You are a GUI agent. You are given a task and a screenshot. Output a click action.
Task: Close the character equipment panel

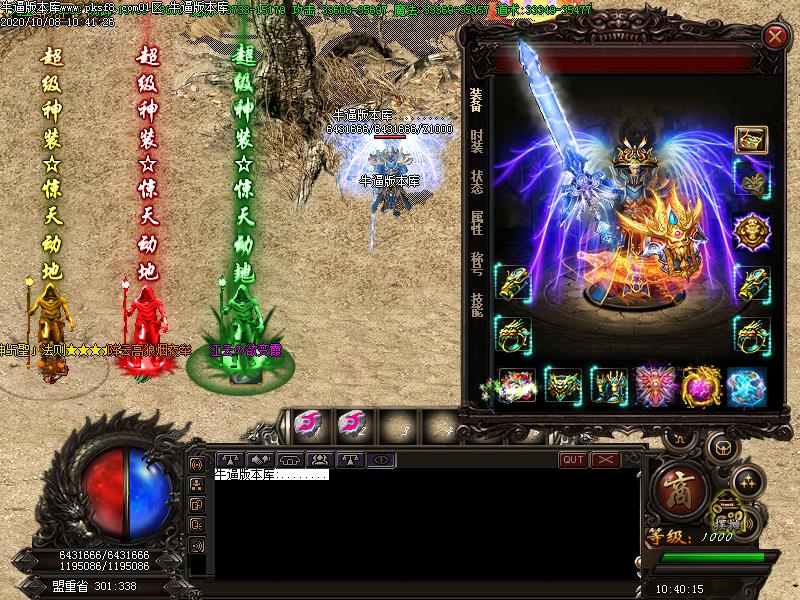tap(775, 38)
